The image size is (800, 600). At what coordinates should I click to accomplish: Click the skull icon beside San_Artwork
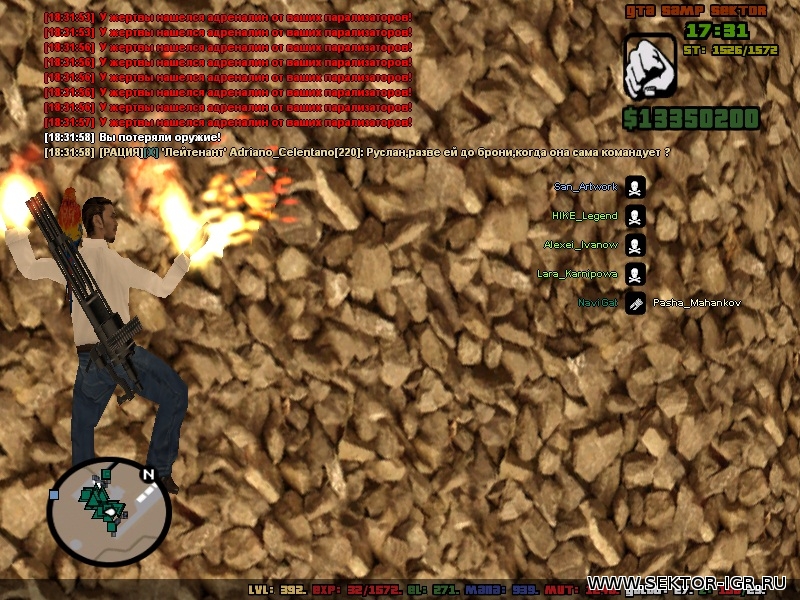coord(635,187)
